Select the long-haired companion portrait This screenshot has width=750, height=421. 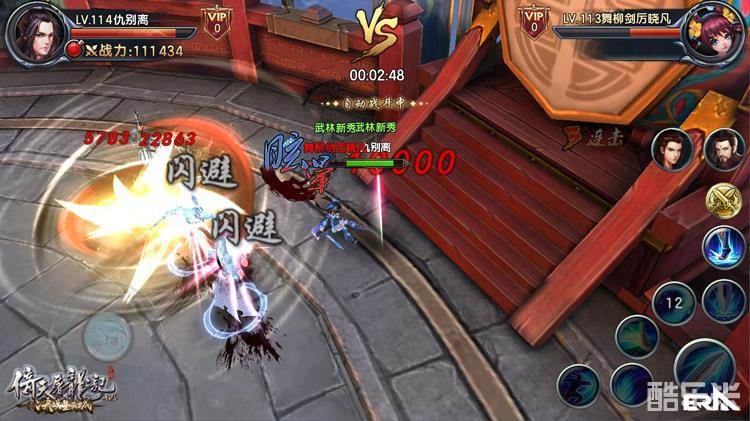click(x=672, y=150)
